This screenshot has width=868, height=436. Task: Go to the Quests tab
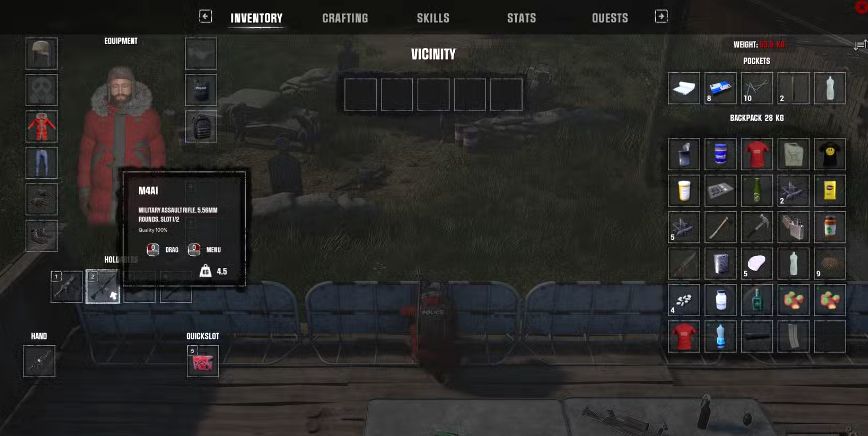click(x=609, y=18)
